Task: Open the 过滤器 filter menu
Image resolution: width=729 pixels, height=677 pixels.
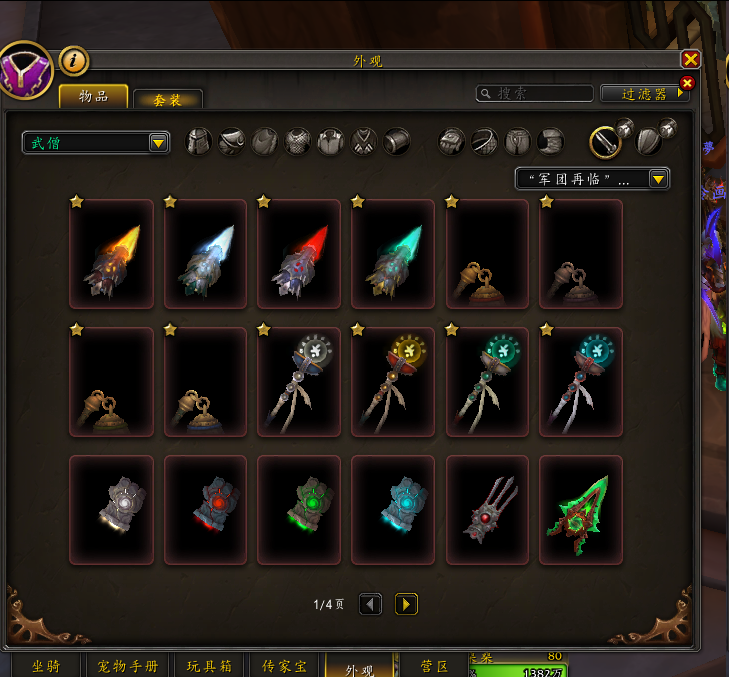Action: pos(645,93)
